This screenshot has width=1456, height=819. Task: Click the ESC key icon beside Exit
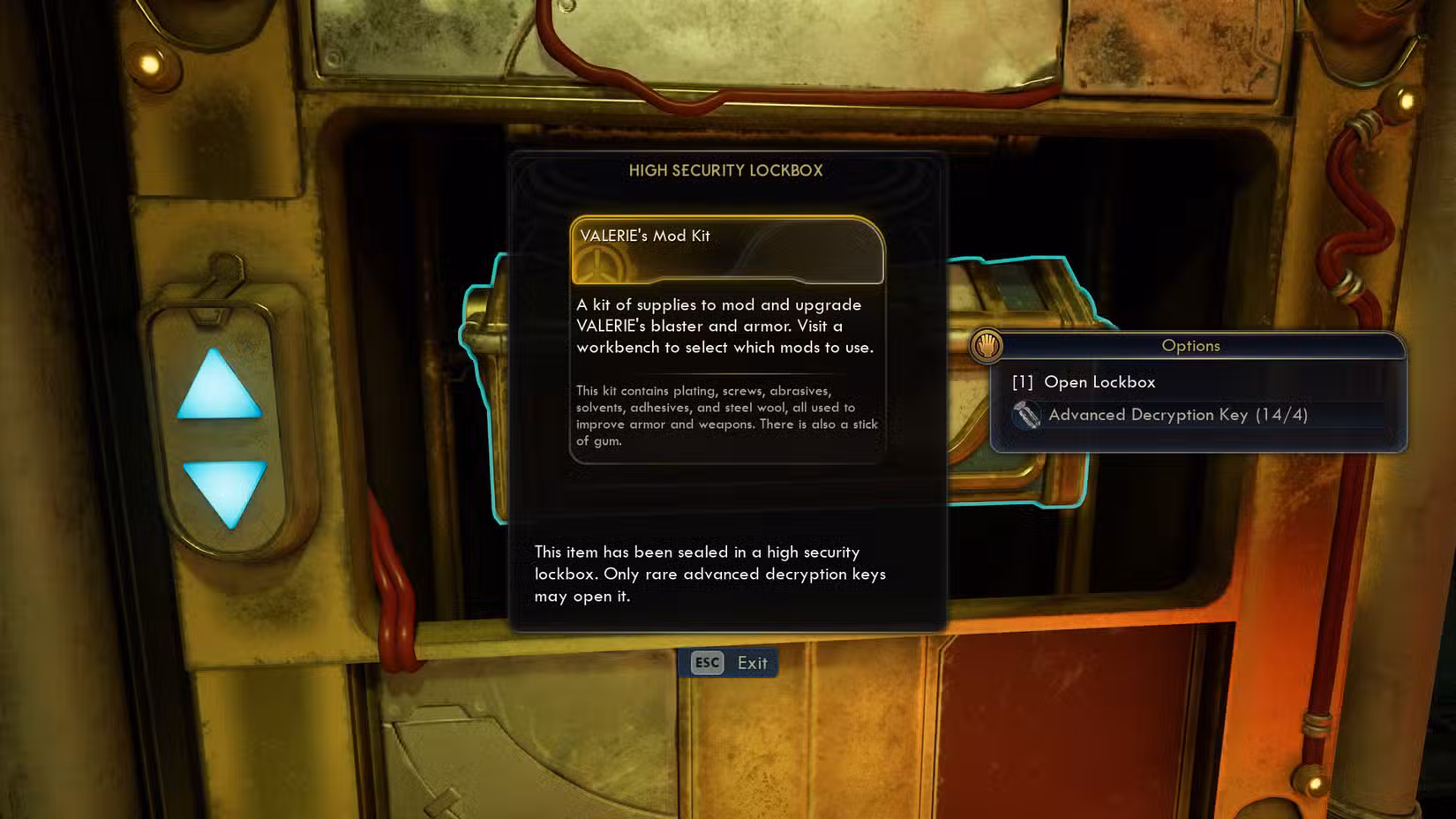click(x=707, y=663)
